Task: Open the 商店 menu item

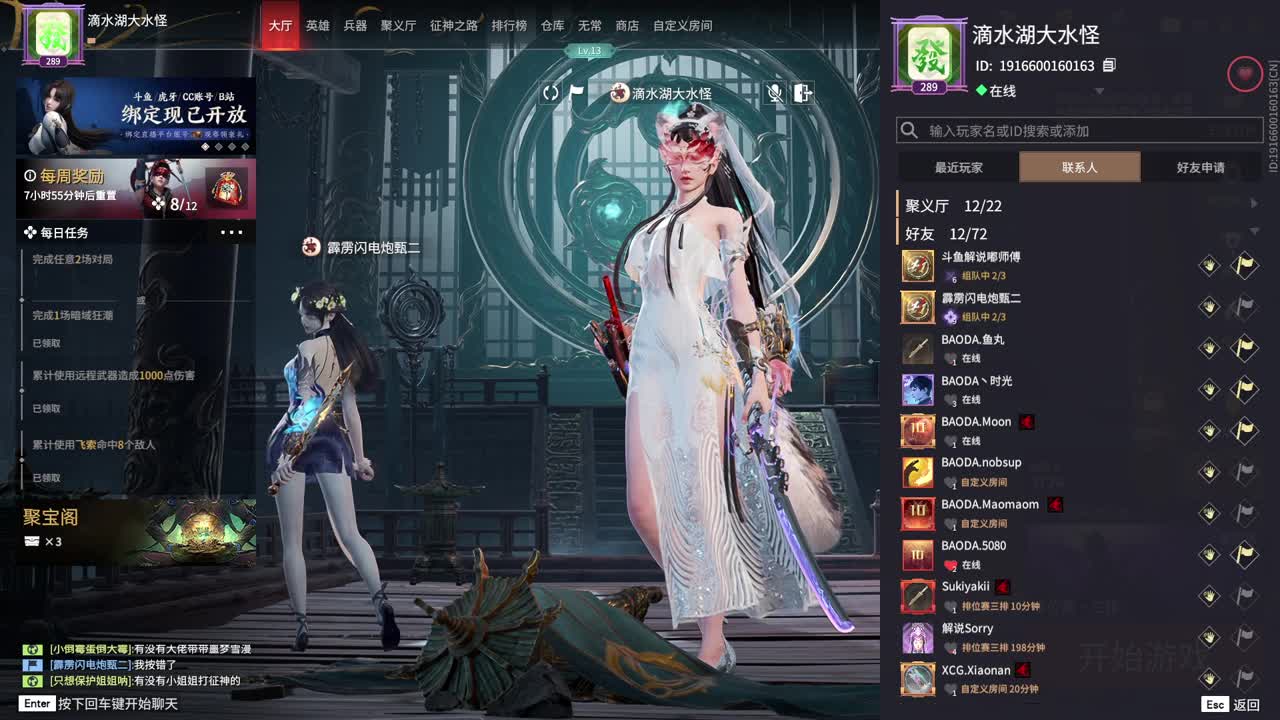Action: click(627, 26)
